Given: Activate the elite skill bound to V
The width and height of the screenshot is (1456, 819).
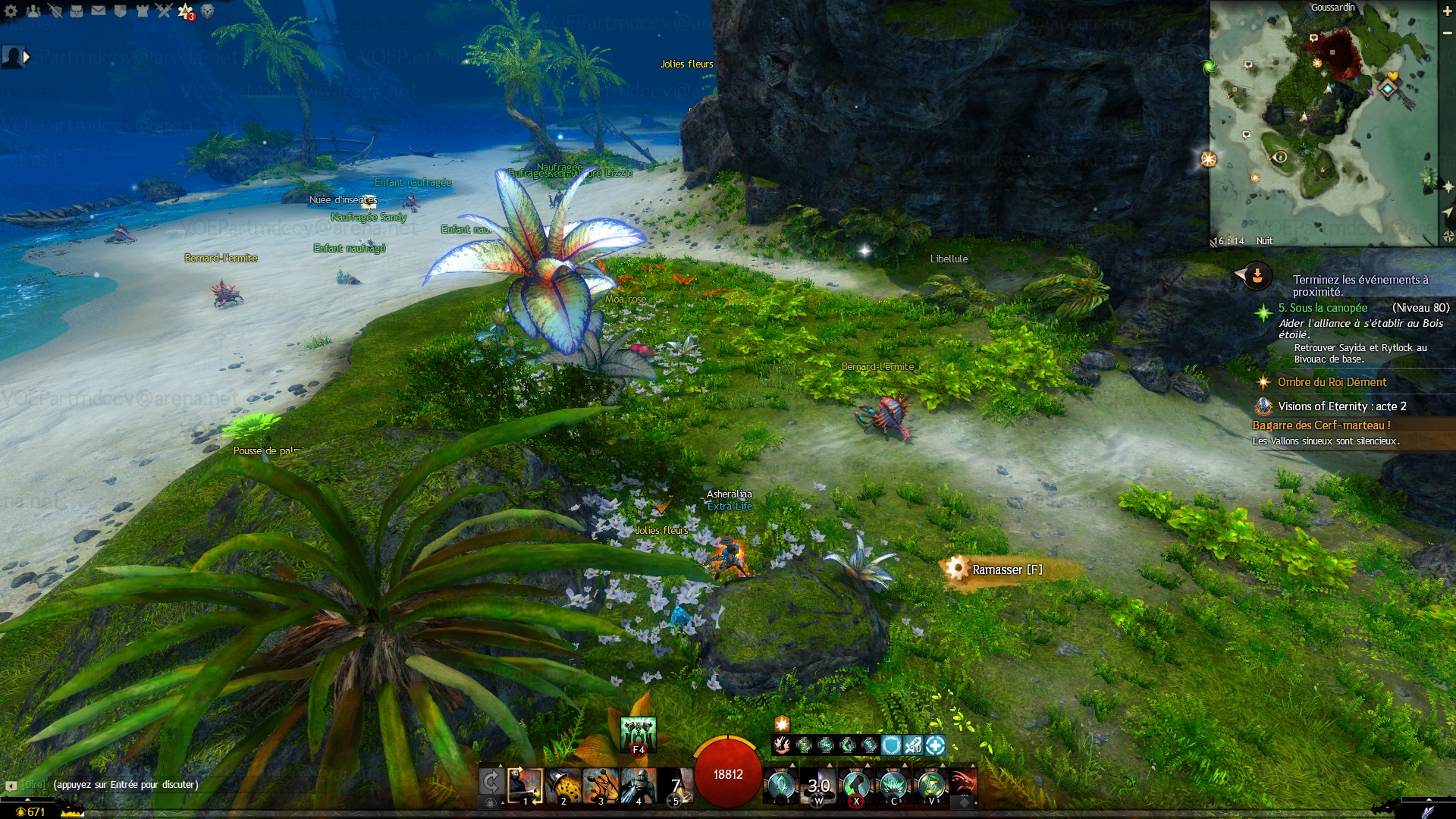Looking at the screenshot, I should (930, 786).
